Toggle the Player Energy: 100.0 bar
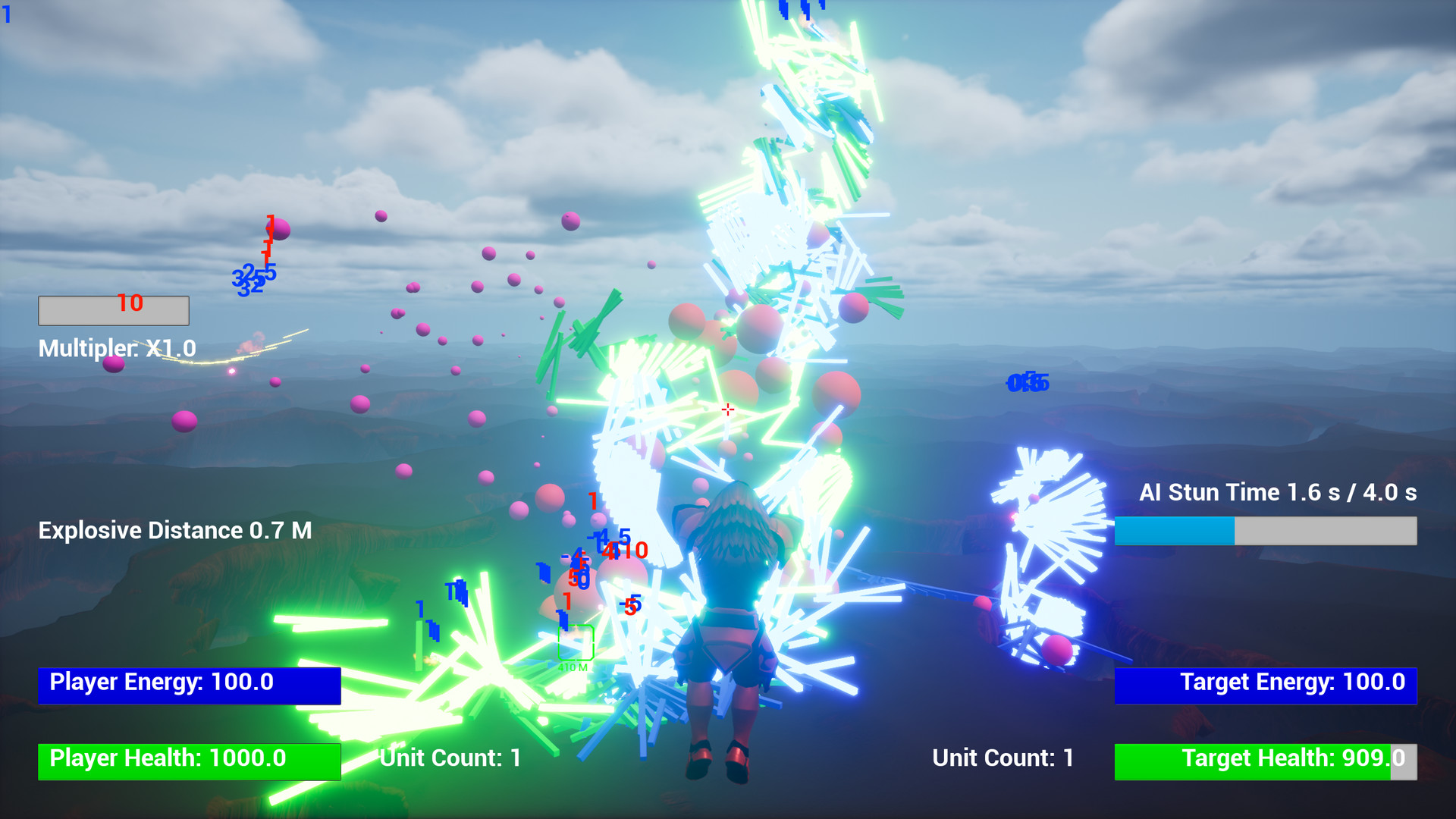 (190, 683)
